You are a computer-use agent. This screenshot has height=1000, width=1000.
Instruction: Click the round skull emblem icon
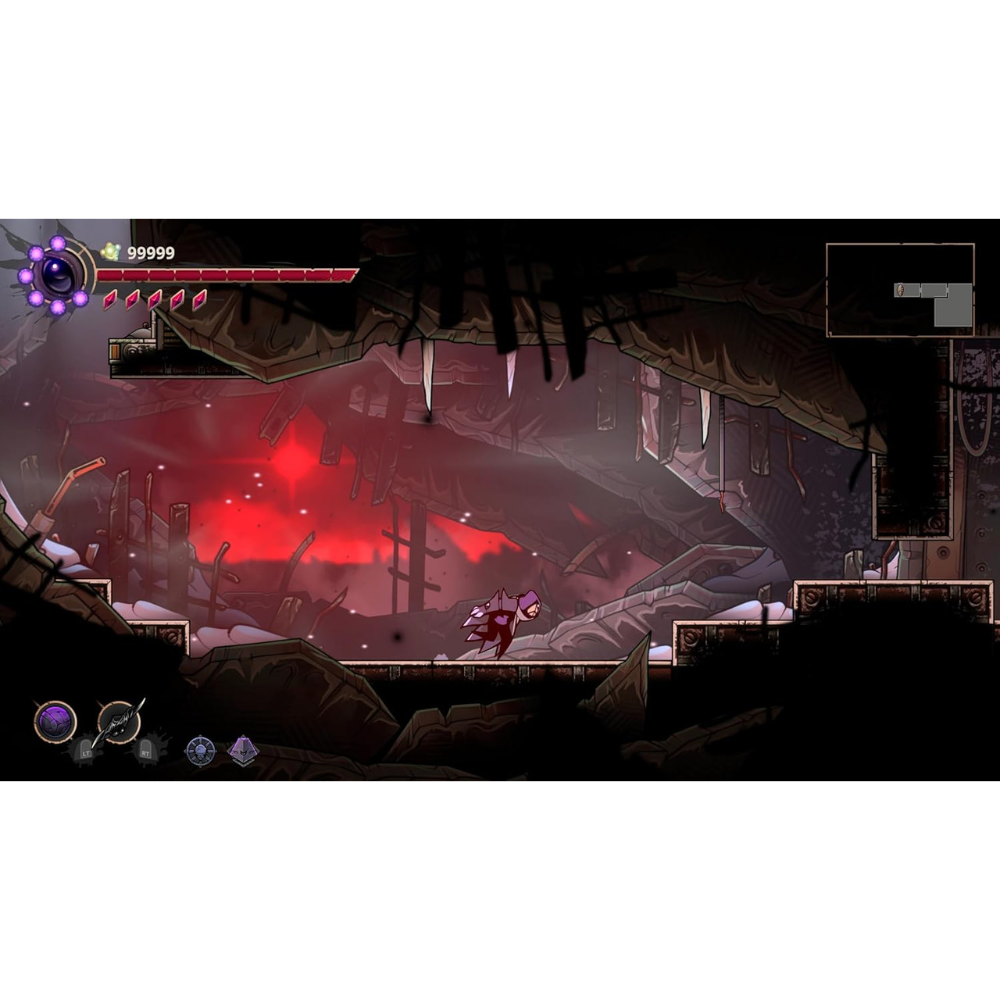[x=200, y=750]
